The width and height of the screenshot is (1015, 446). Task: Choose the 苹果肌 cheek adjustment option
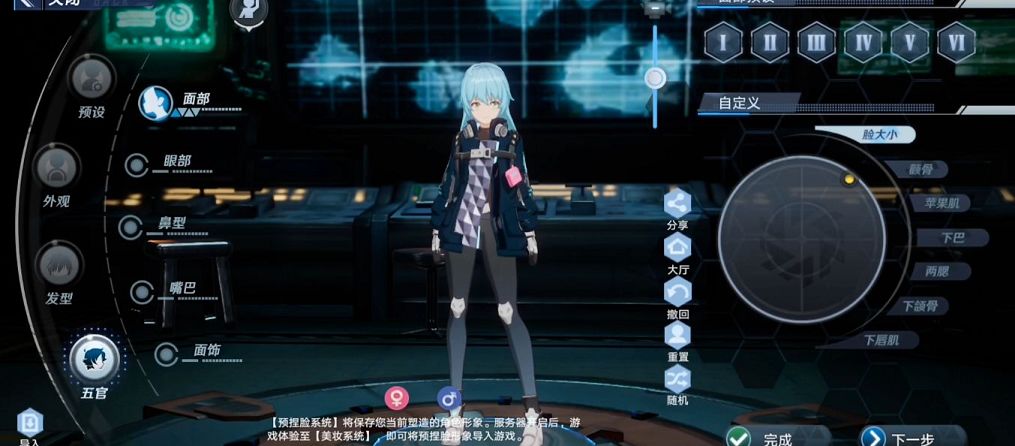(940, 203)
